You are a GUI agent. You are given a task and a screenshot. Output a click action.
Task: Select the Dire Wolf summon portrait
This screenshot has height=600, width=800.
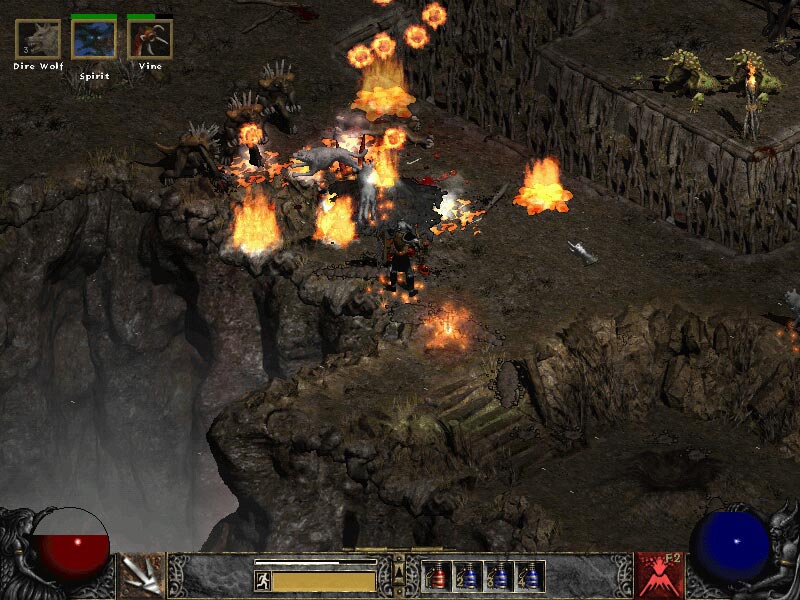click(x=38, y=39)
